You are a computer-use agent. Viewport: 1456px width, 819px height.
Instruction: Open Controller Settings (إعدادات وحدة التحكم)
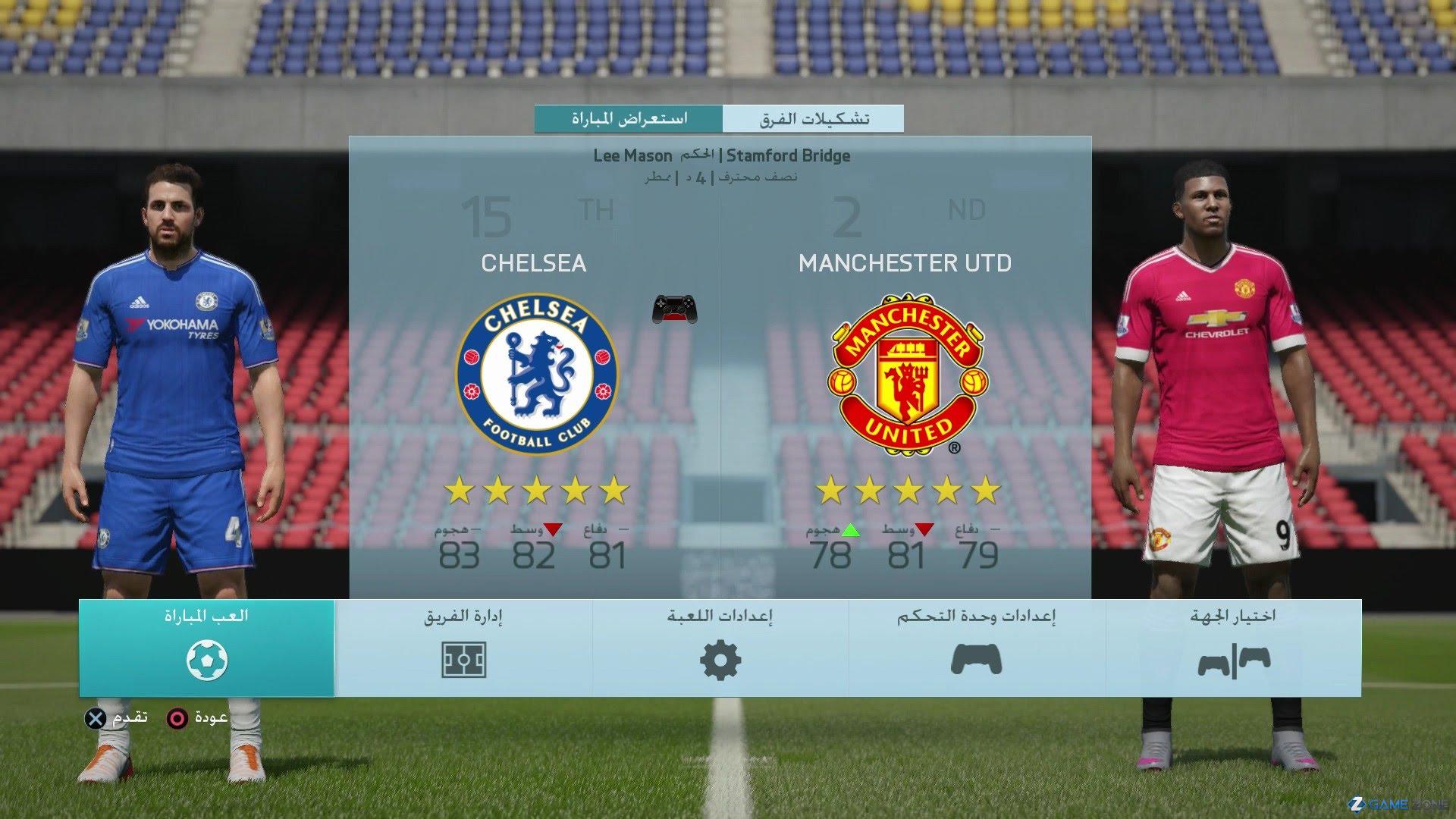pyautogui.click(x=977, y=648)
